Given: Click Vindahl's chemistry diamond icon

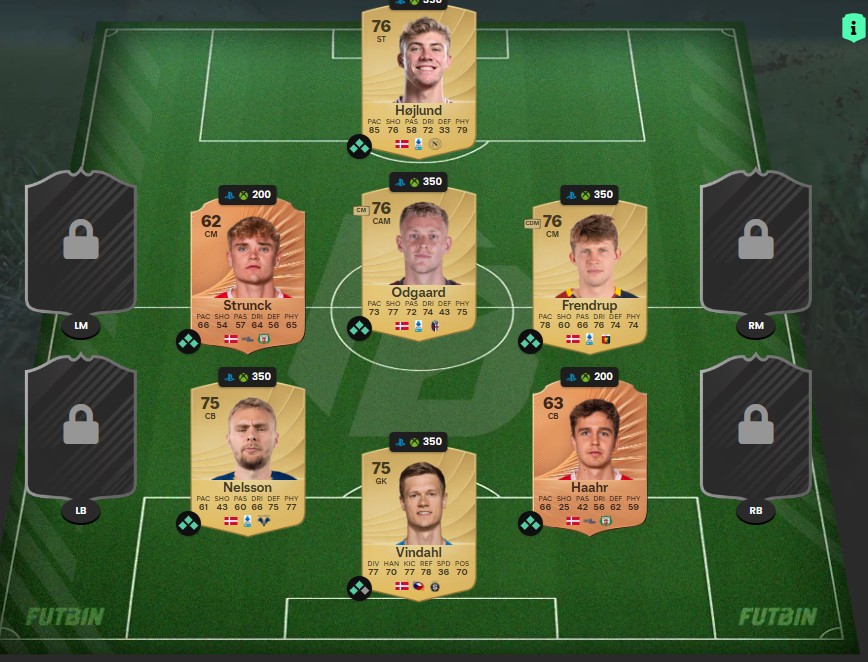Looking at the screenshot, I should click(x=359, y=588).
